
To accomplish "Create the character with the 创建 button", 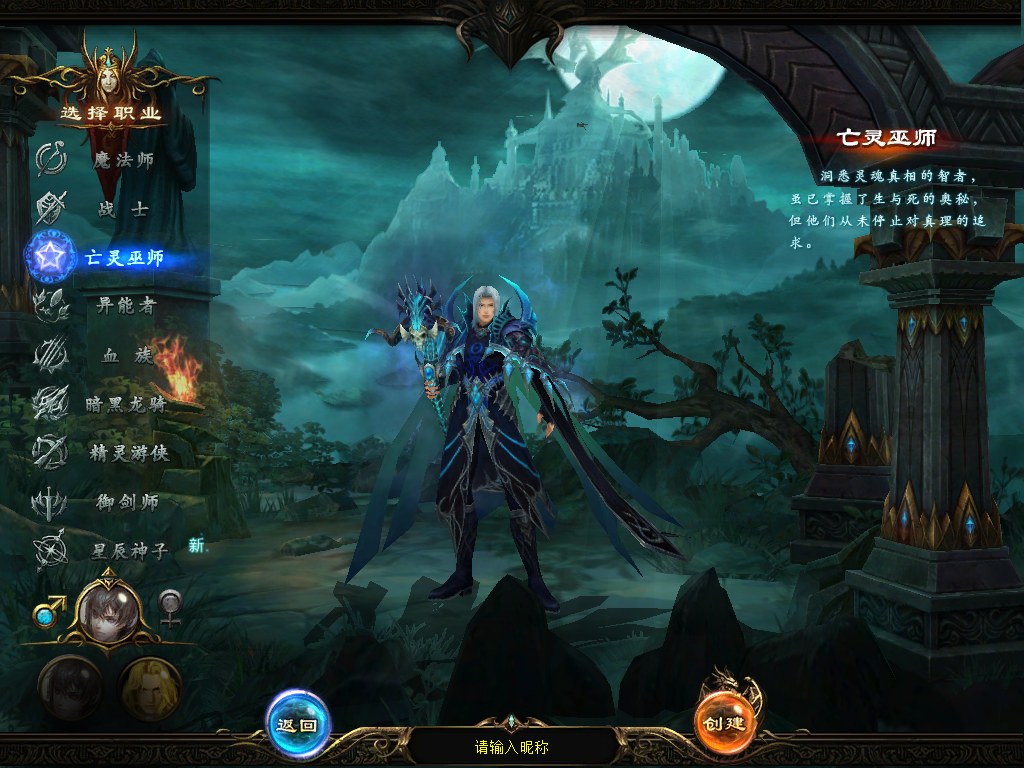I will (x=724, y=722).
